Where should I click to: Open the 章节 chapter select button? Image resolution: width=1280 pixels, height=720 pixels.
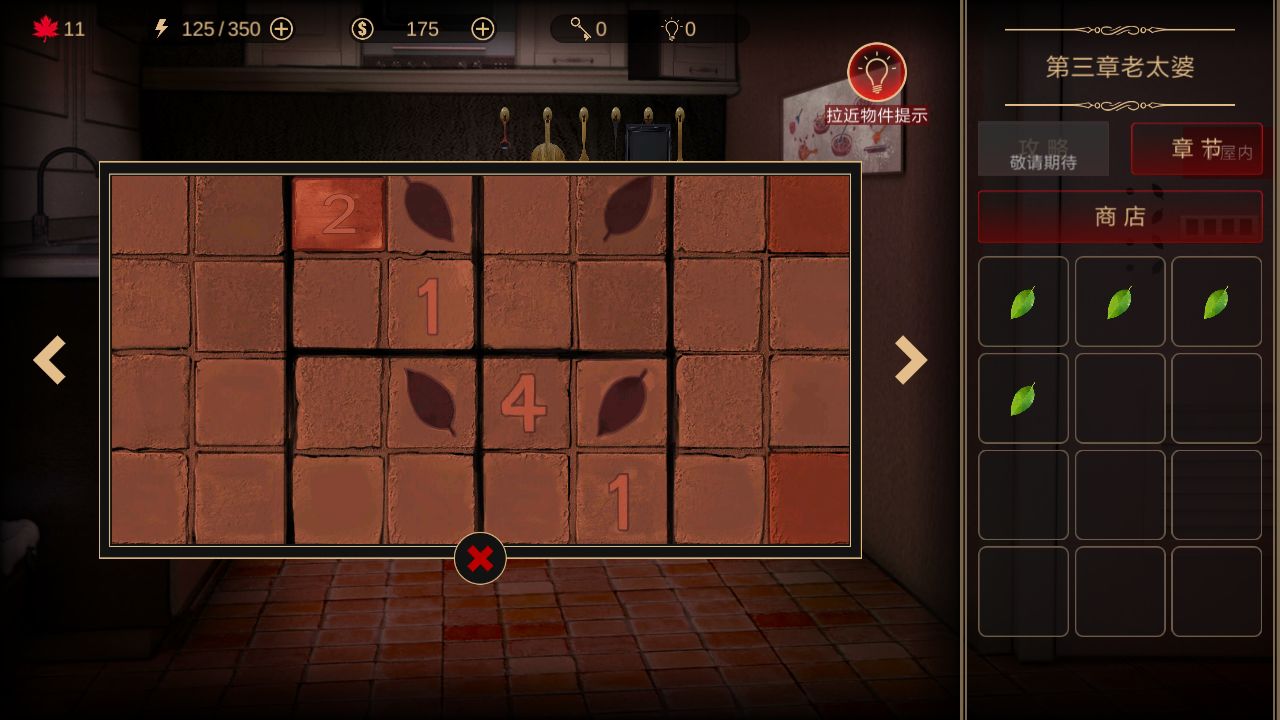click(x=1196, y=149)
